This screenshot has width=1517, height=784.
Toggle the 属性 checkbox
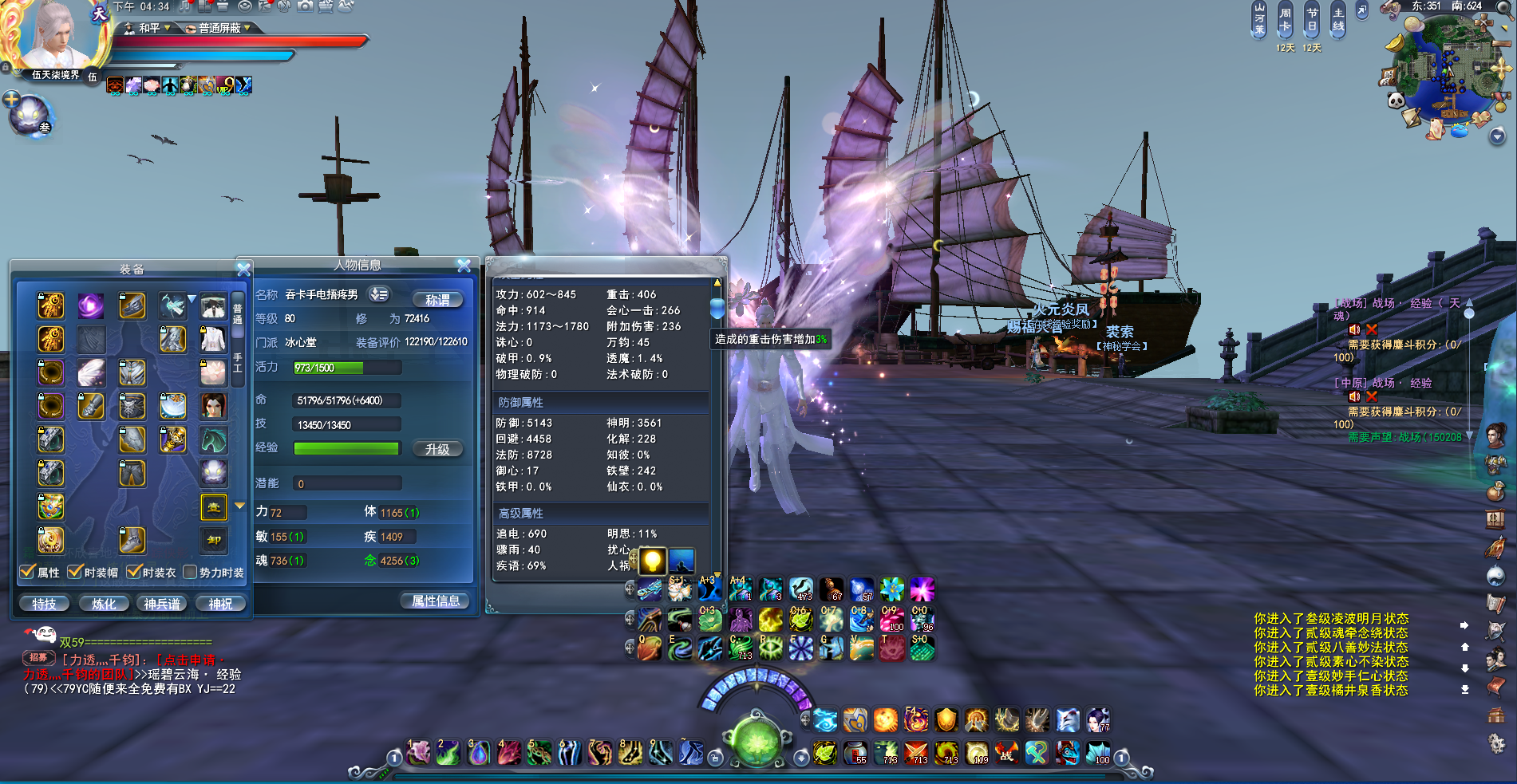(28, 572)
